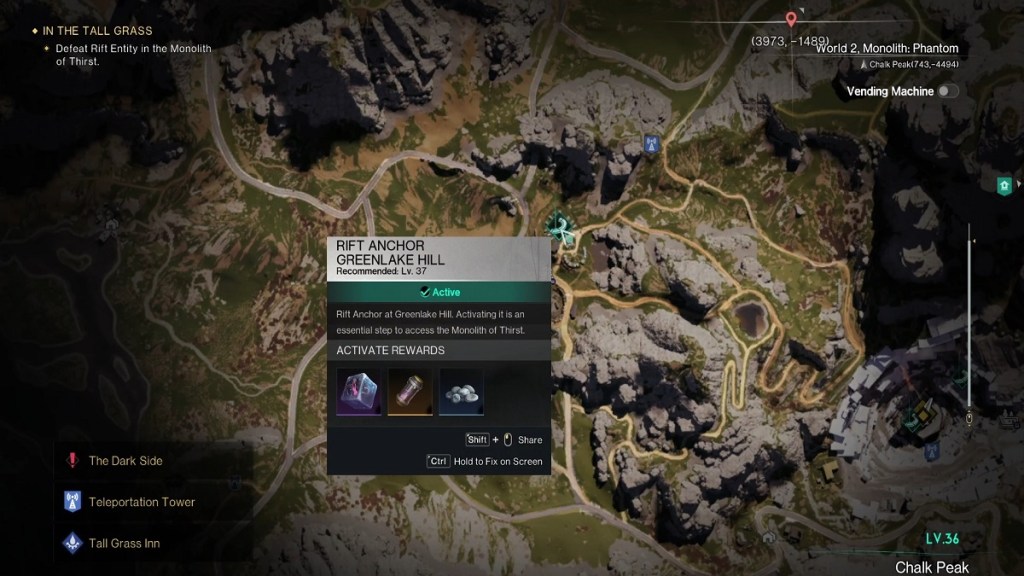Select the Teleportation Tower legend entry
Screen dimensions: 1024x576
[141, 502]
